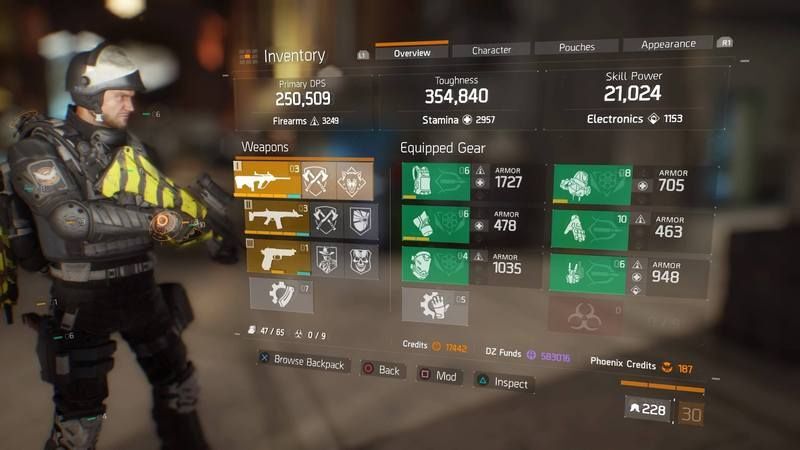Open the gear mods slot with glove-and-cog icon
The height and width of the screenshot is (450, 800).
(x=434, y=305)
